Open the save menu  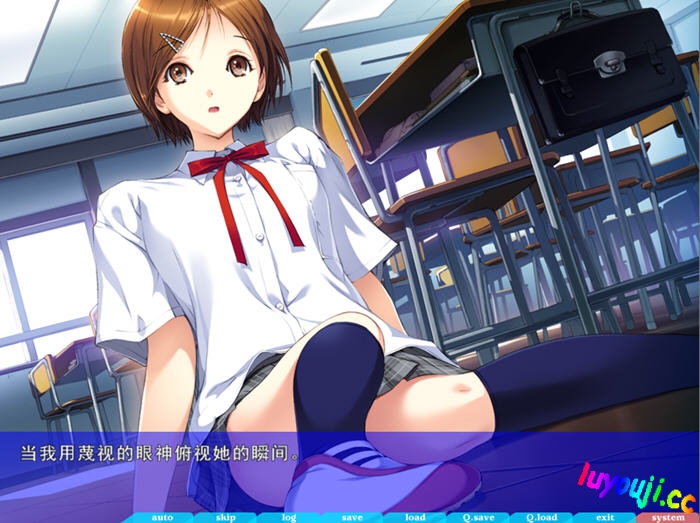click(x=351, y=517)
